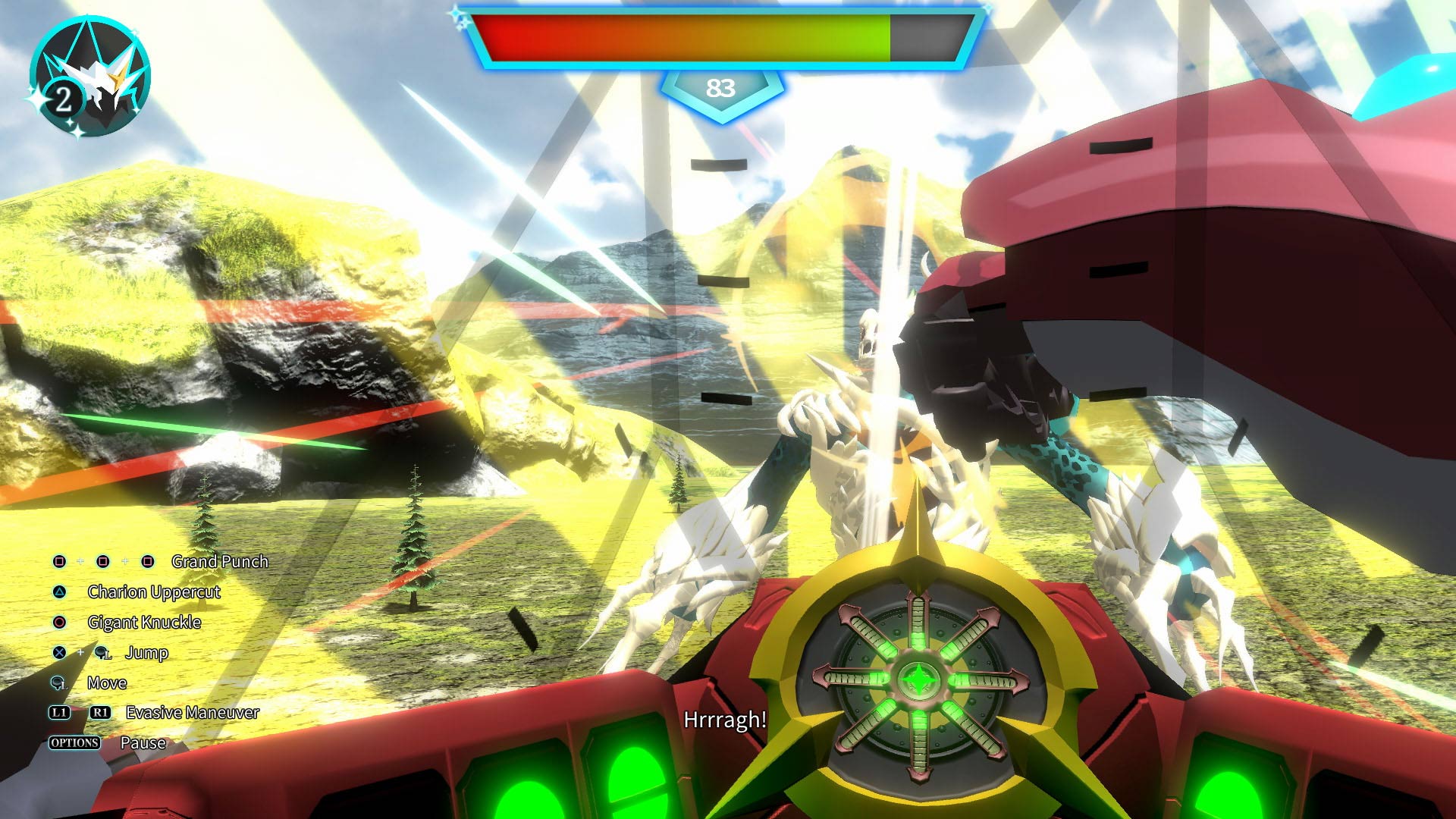Click the OPTIONS button icon beside Pause
Viewport: 1456px width, 819px height.
point(76,742)
